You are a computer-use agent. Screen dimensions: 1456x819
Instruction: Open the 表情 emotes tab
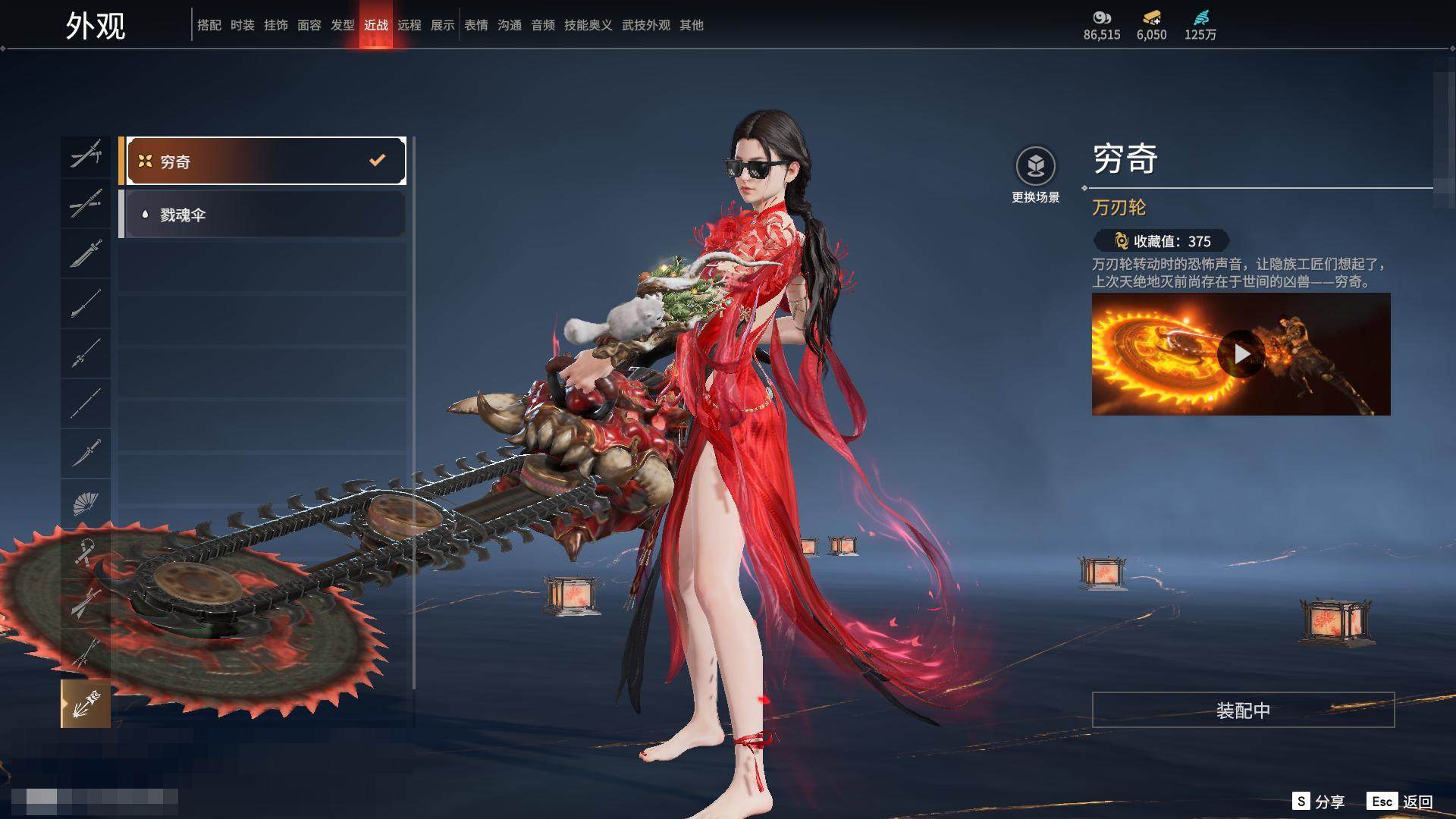(475, 25)
